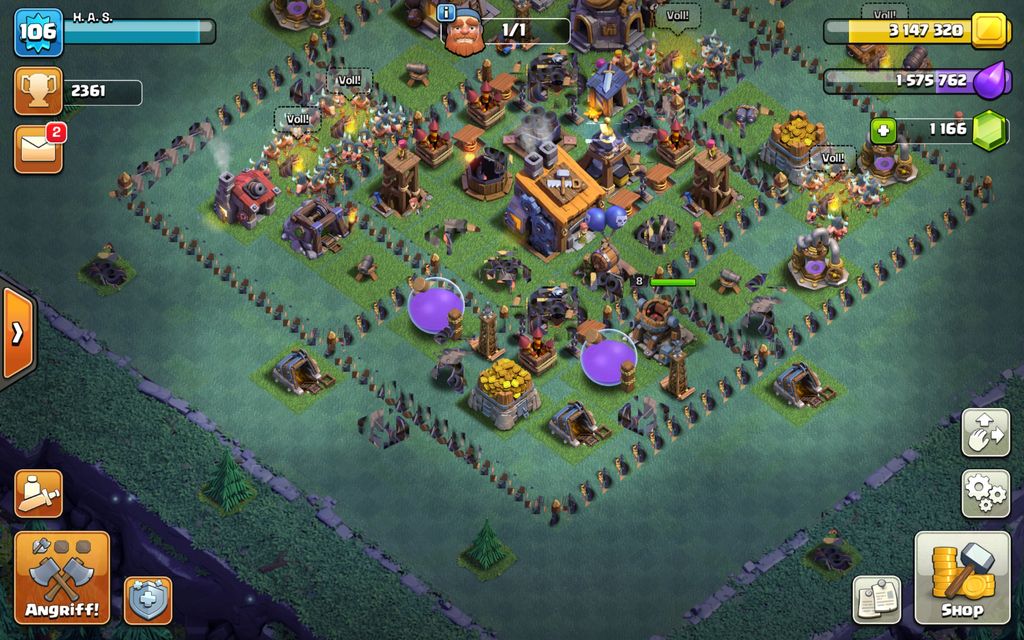1024x640 pixels.
Task: Open the settings gear menu
Action: (x=985, y=493)
